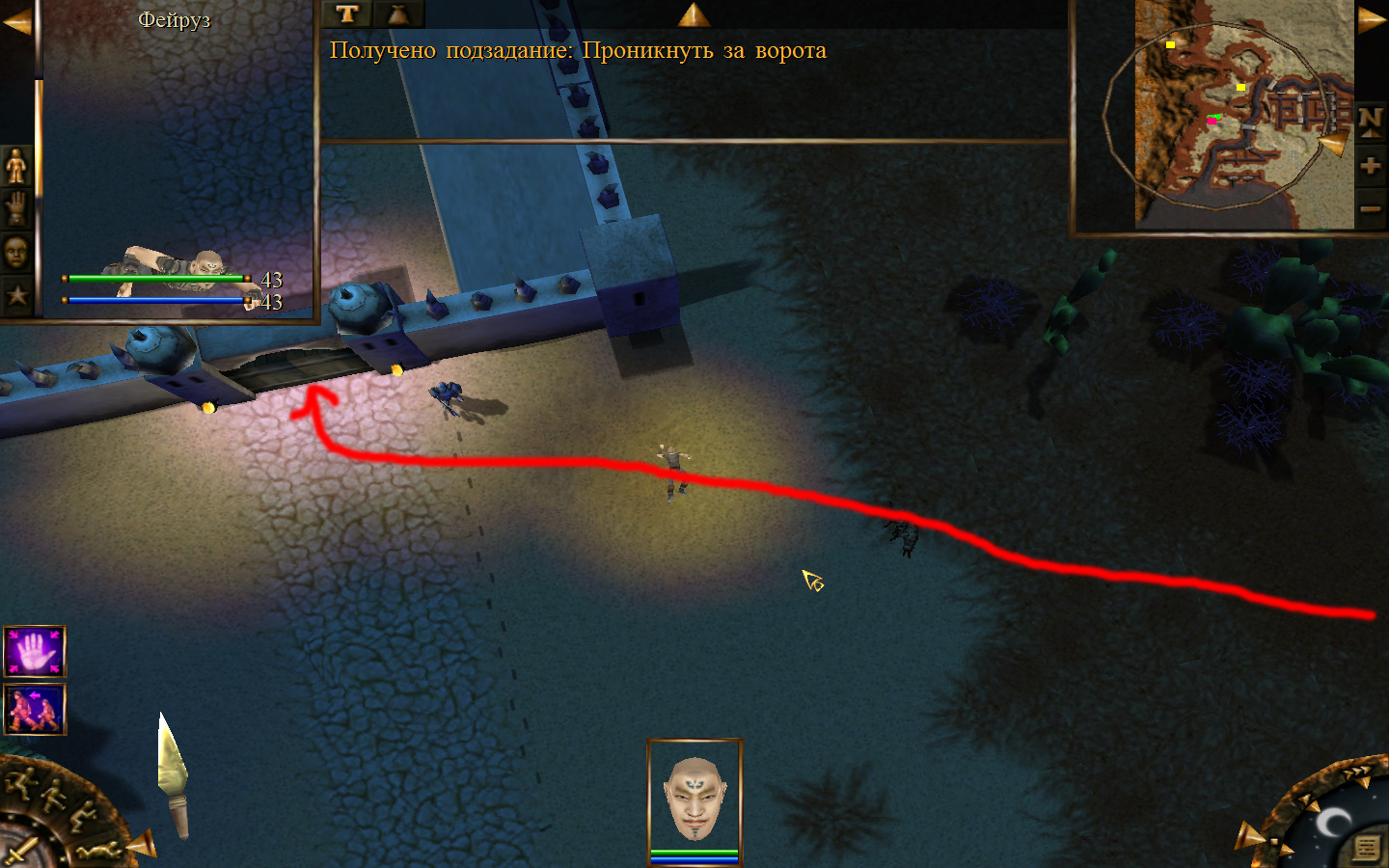Collapse the character panel with the left arrow
Screen dimensions: 1389x868
[16, 21]
